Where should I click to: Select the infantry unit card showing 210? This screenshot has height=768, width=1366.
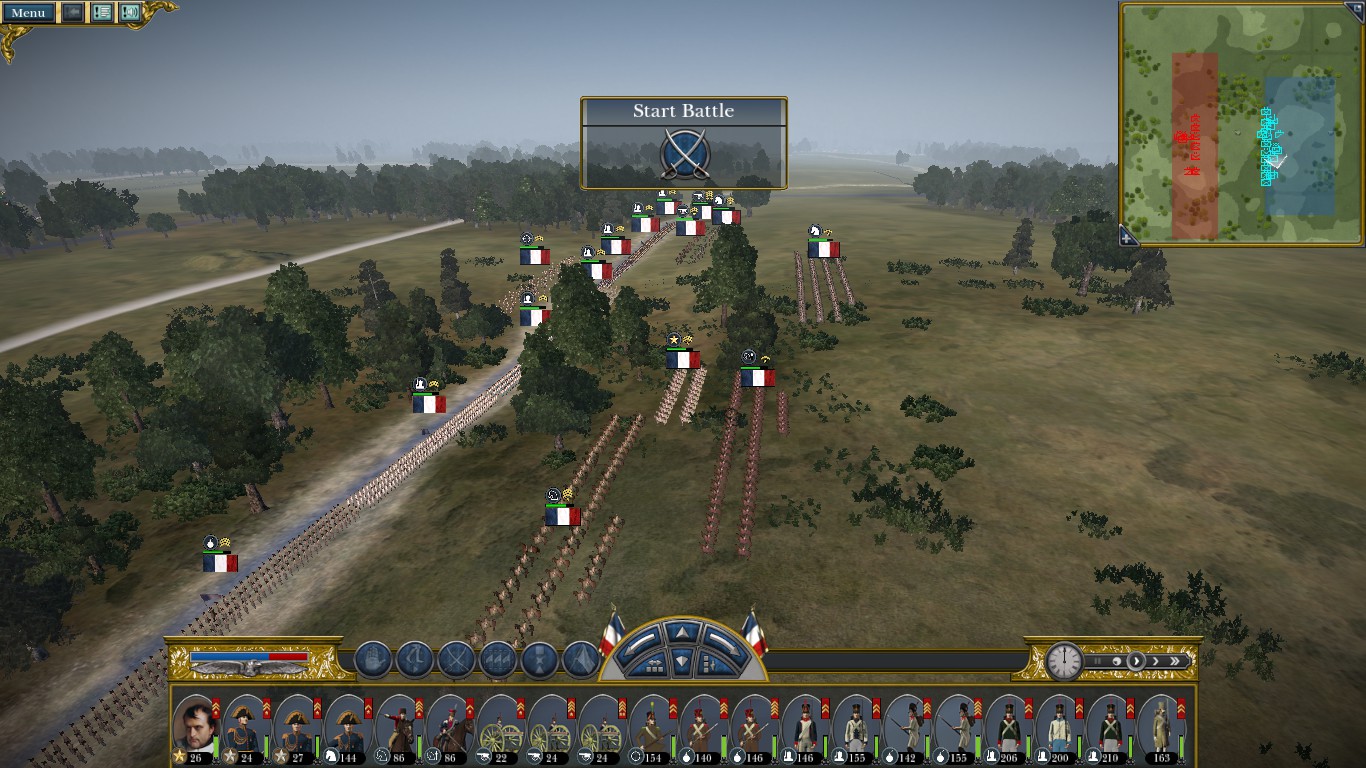1108,726
